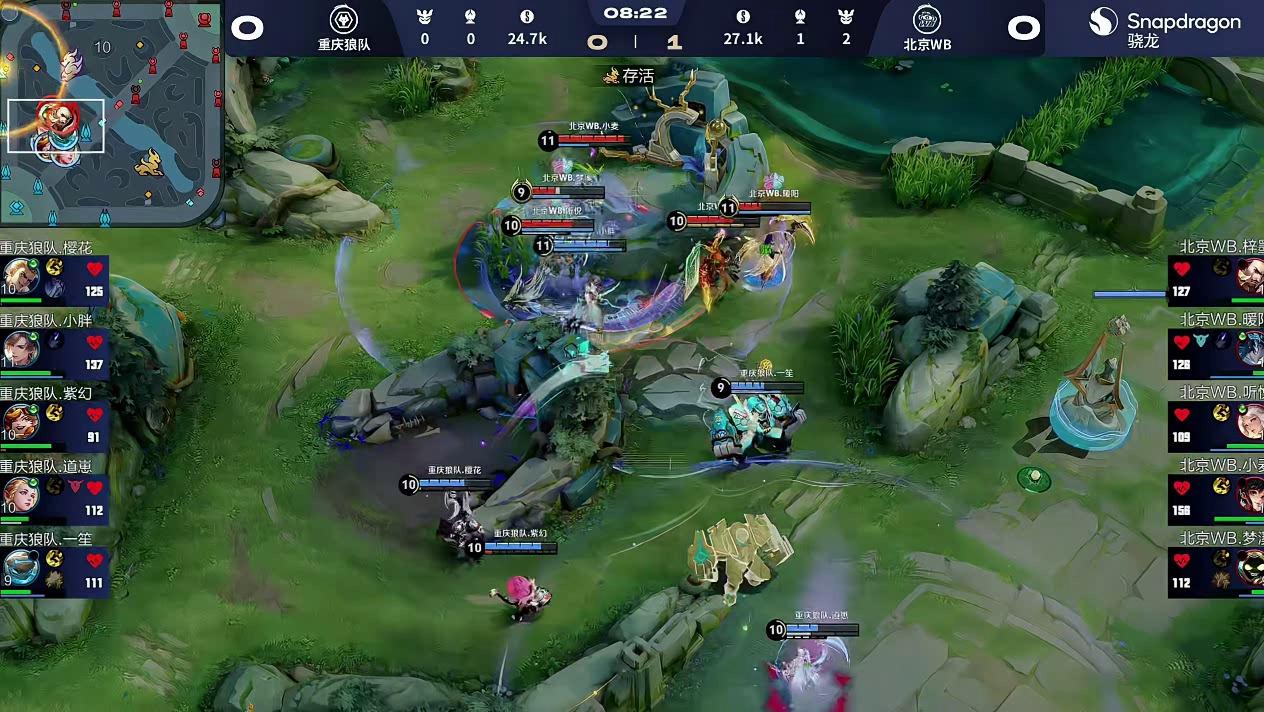
Task: Choose the bottom 北京WB panel showing 112
Action: [1215, 571]
